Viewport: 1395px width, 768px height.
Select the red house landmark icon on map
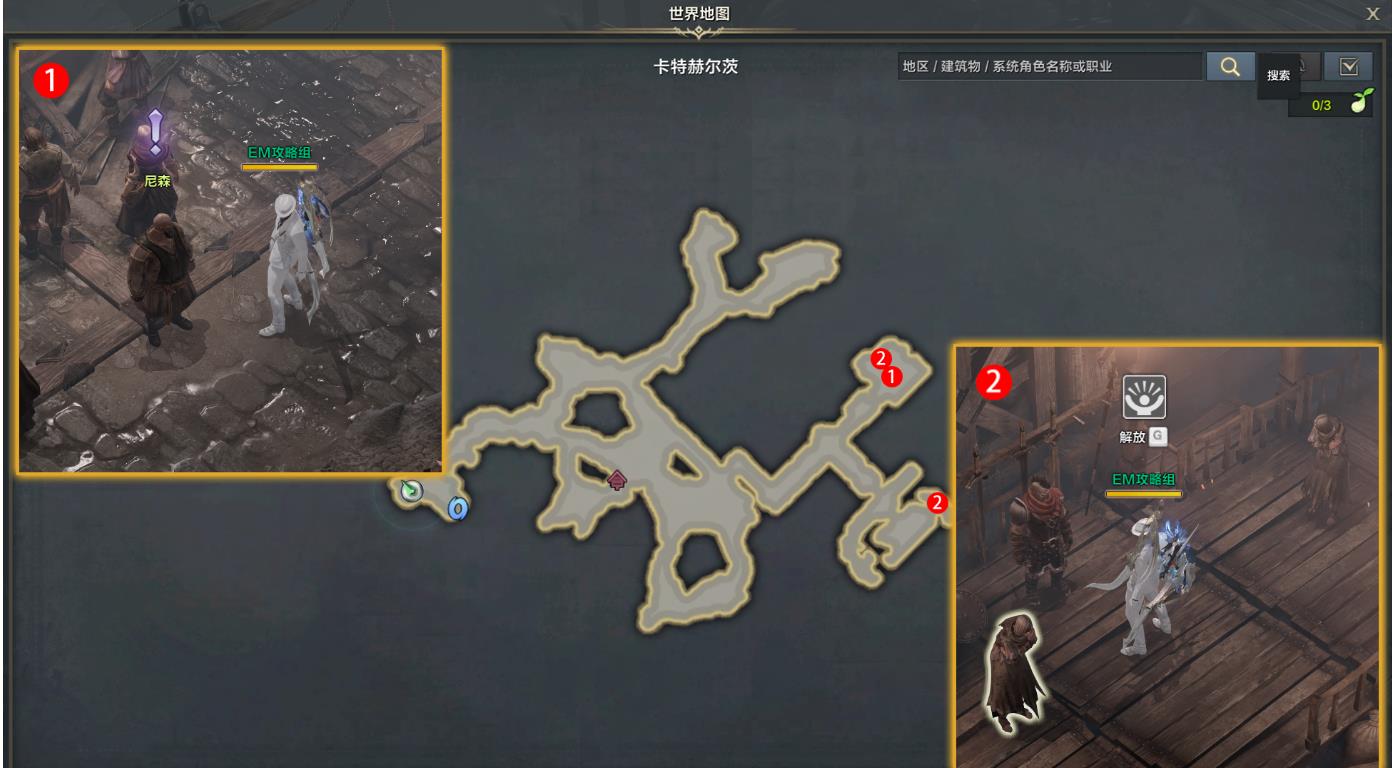click(616, 478)
